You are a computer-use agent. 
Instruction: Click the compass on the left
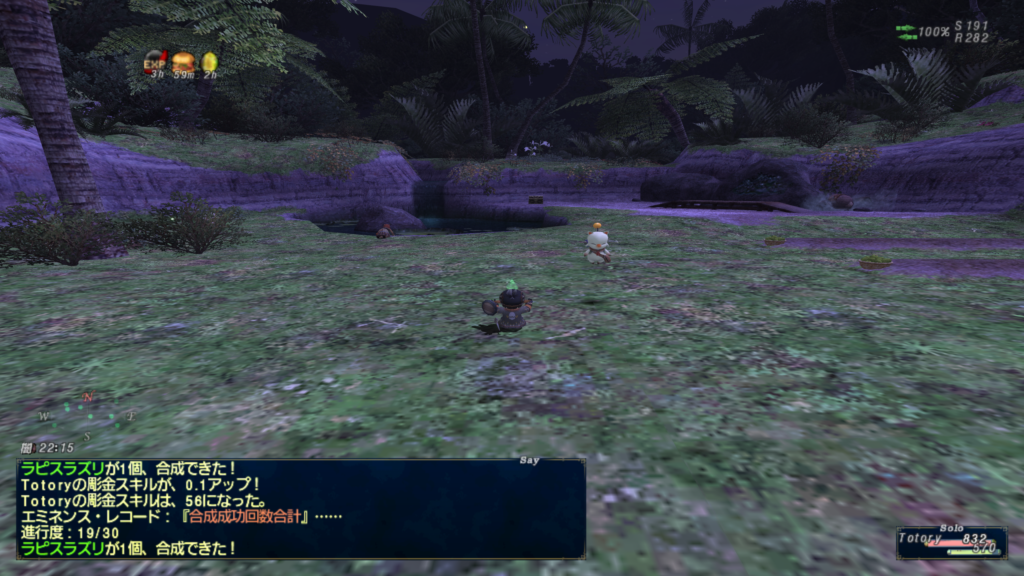[x=88, y=415]
